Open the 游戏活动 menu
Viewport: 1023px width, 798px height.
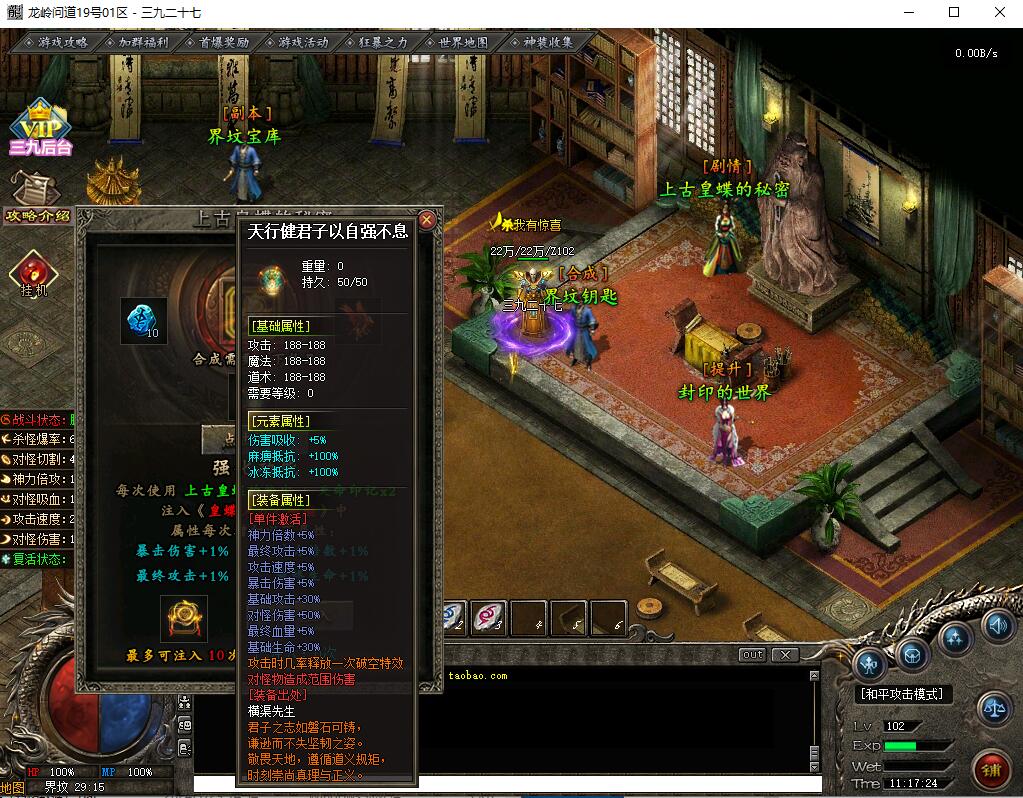304,43
